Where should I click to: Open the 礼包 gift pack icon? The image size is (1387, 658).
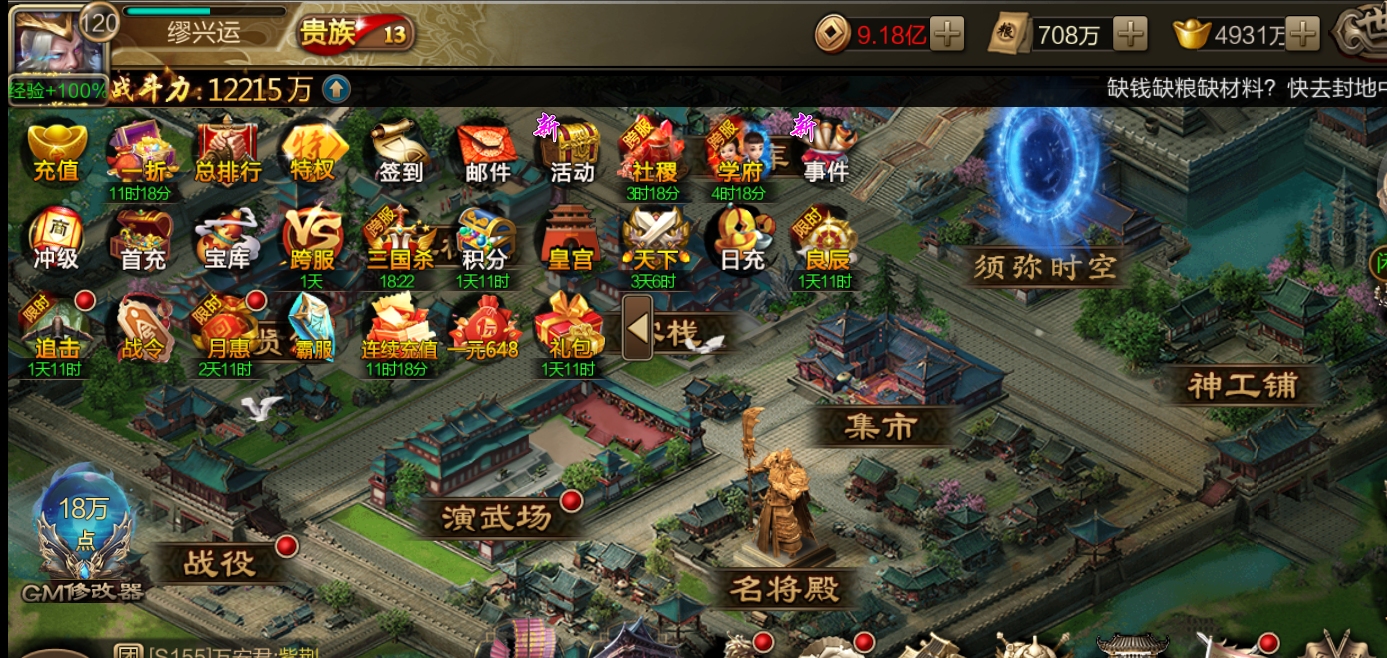click(571, 327)
